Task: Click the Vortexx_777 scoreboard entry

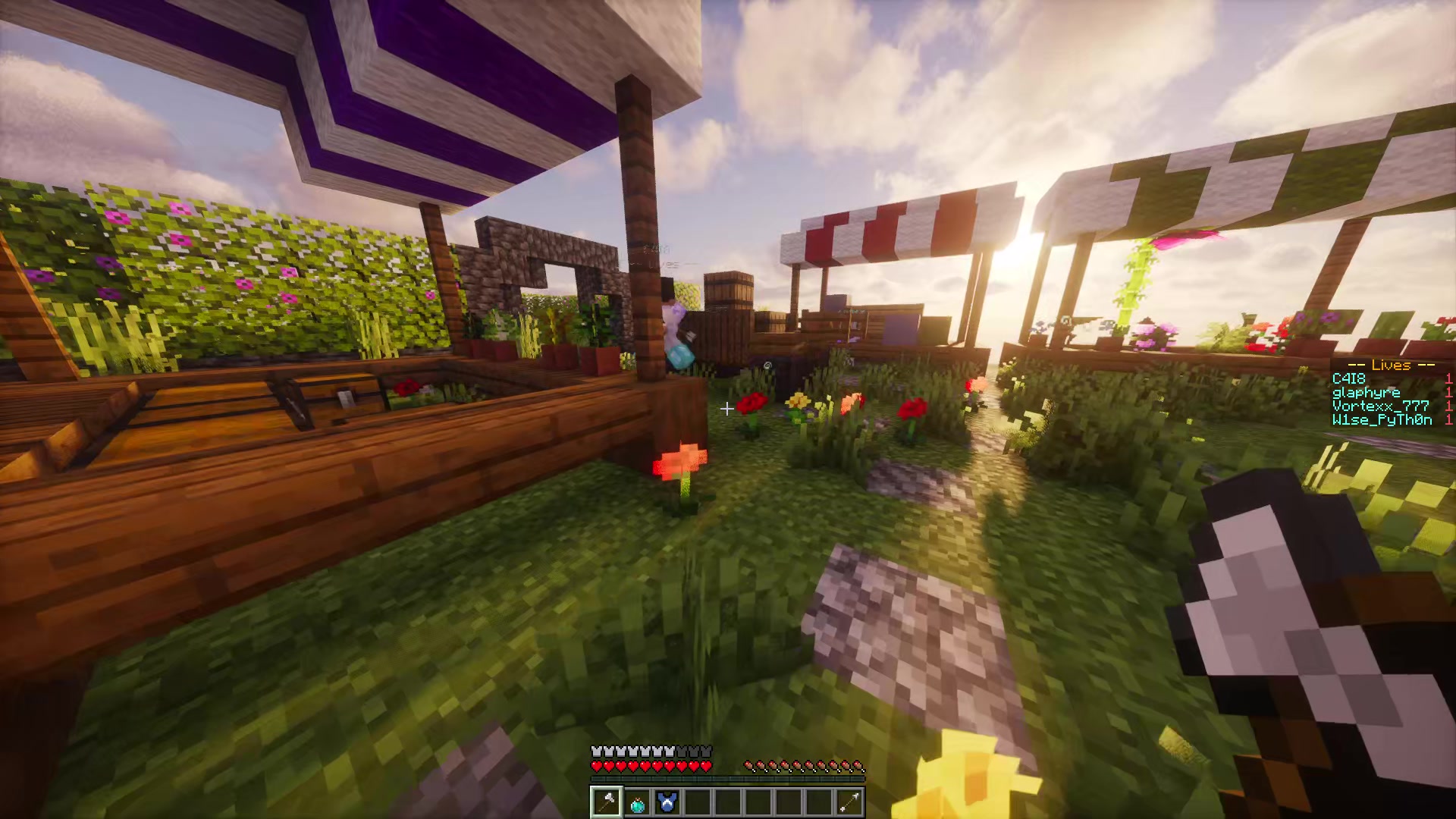Action: tap(1379, 406)
